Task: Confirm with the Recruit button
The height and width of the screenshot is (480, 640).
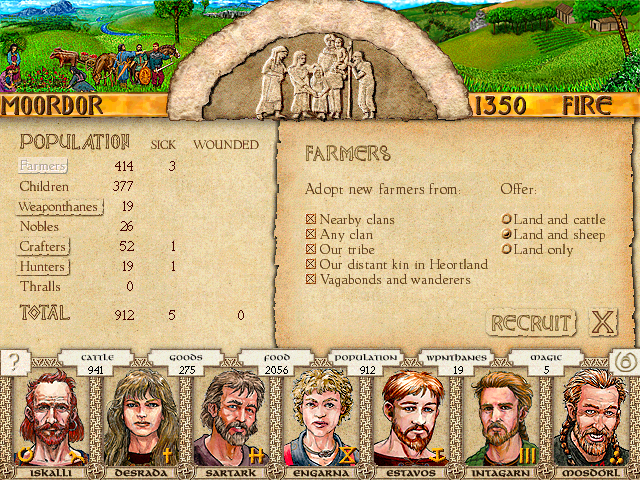Action: (x=532, y=323)
